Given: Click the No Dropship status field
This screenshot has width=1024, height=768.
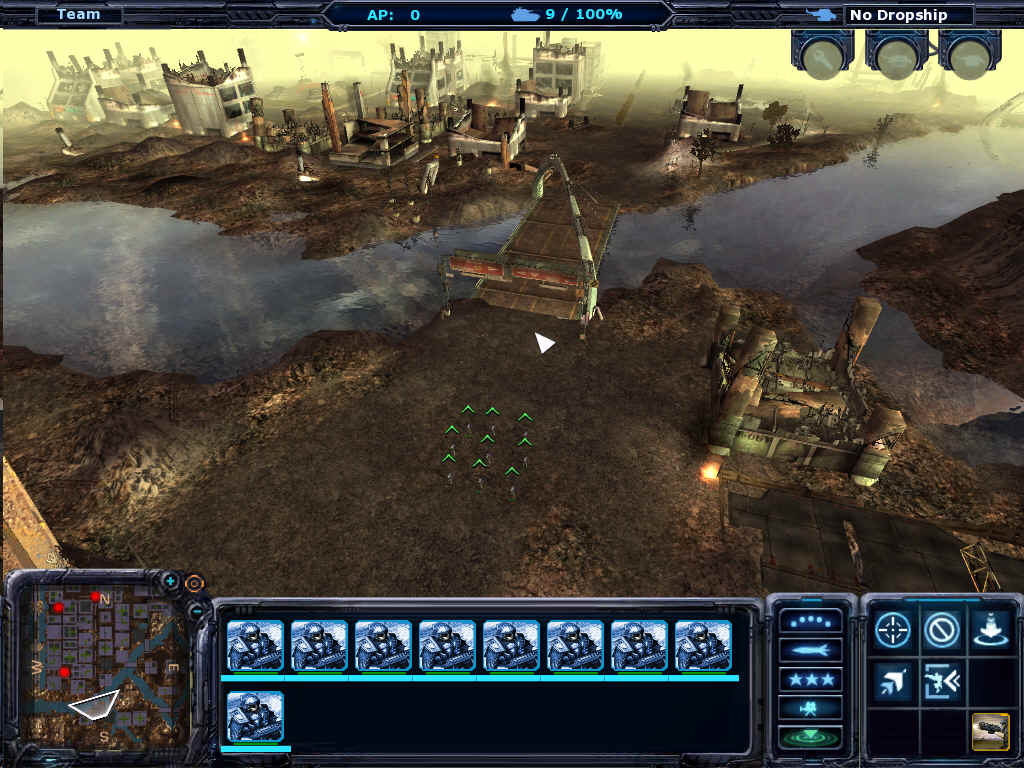Looking at the screenshot, I should point(908,15).
